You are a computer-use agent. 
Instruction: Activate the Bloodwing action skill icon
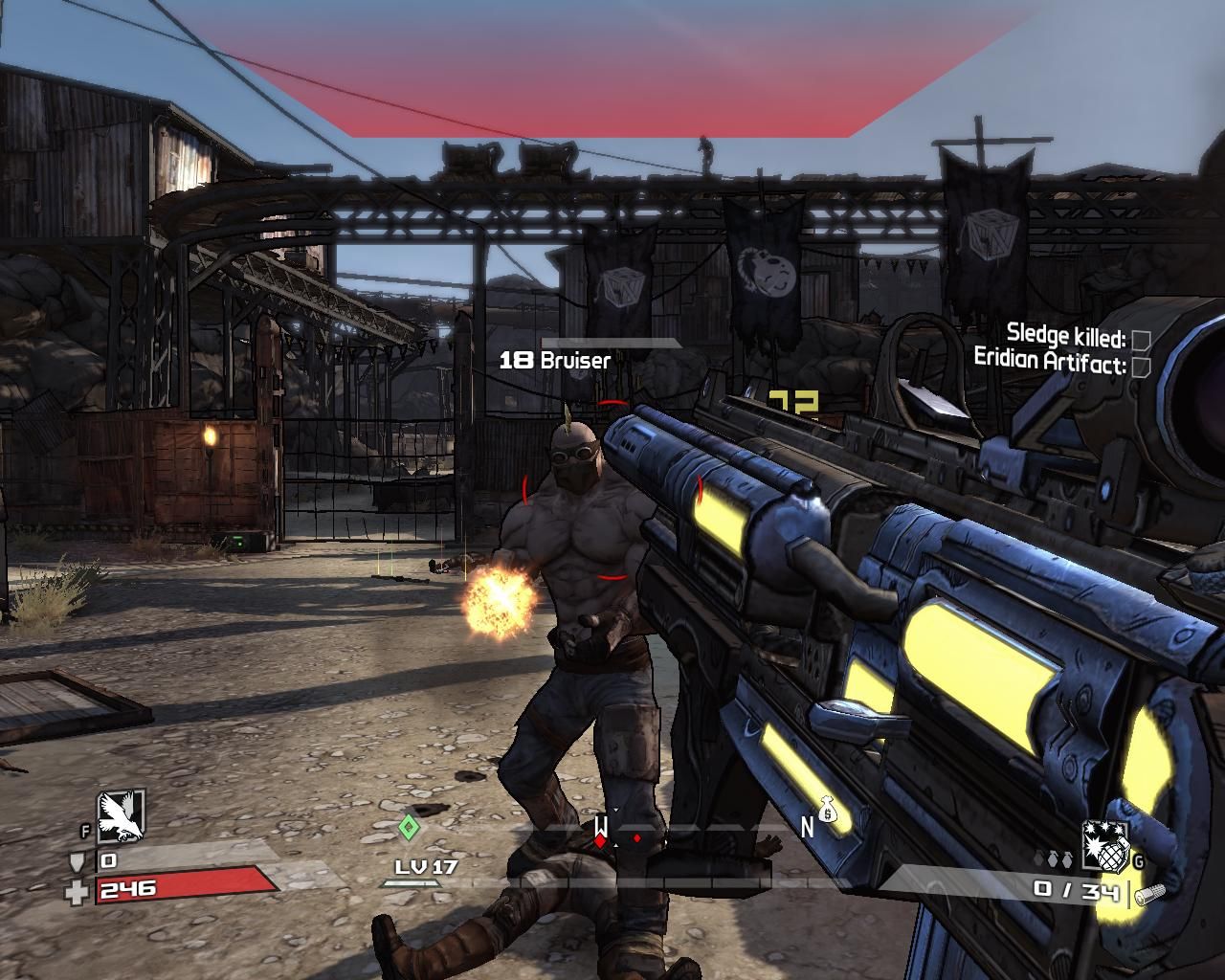pos(122,816)
